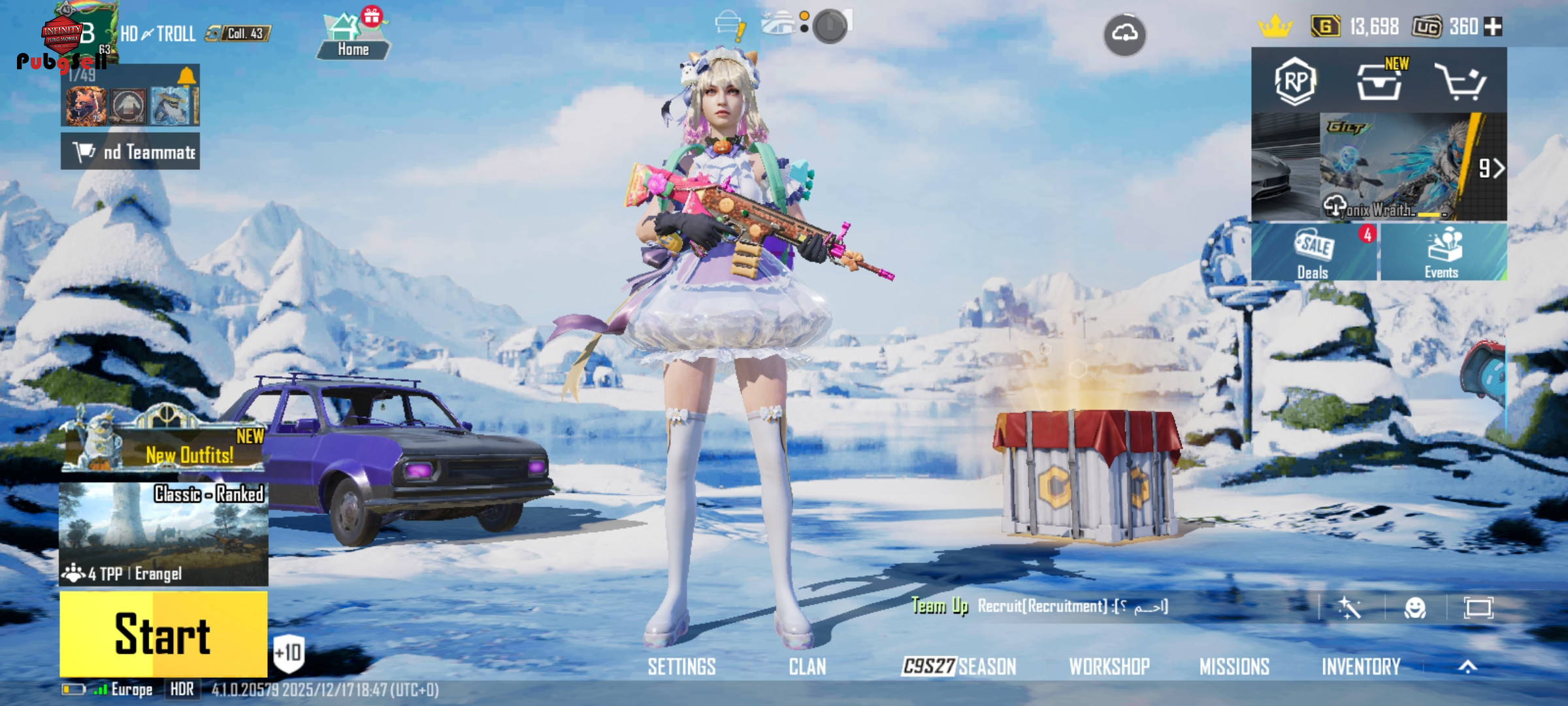Screen dimensions: 1568x706
Task: Click the cloud download icon
Action: tap(1124, 34)
